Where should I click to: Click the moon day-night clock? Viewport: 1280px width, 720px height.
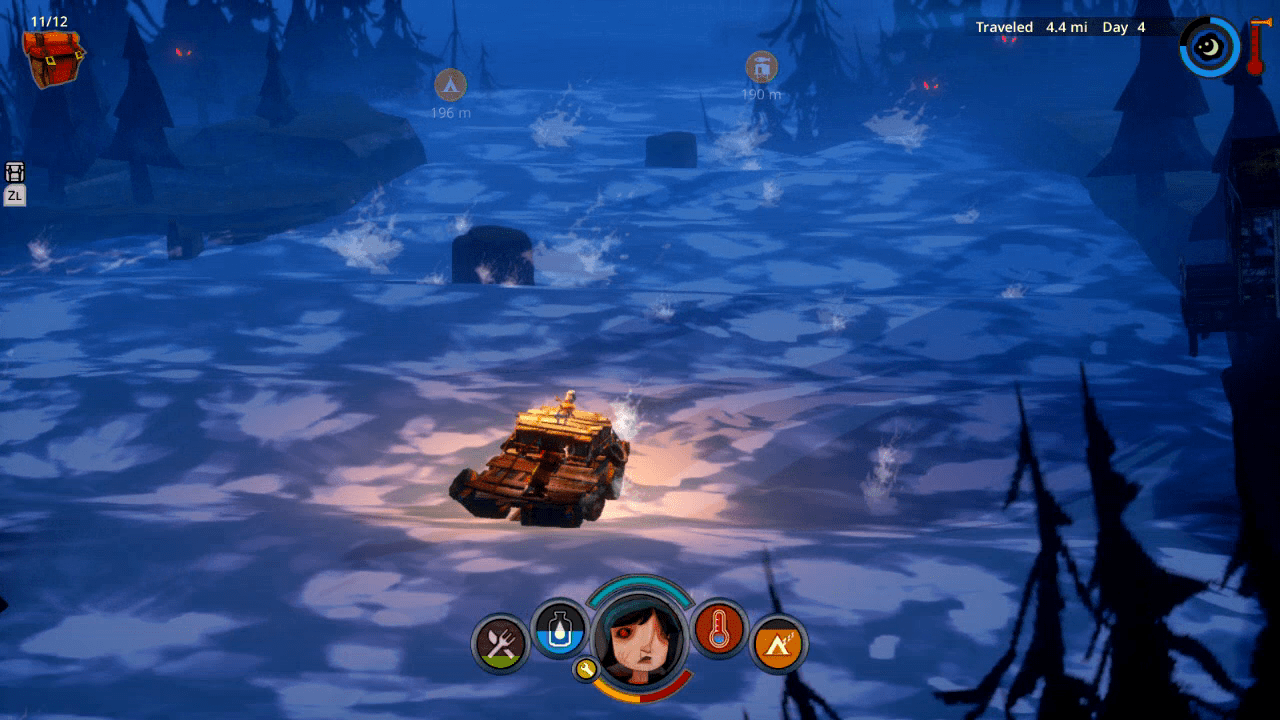pos(1209,46)
